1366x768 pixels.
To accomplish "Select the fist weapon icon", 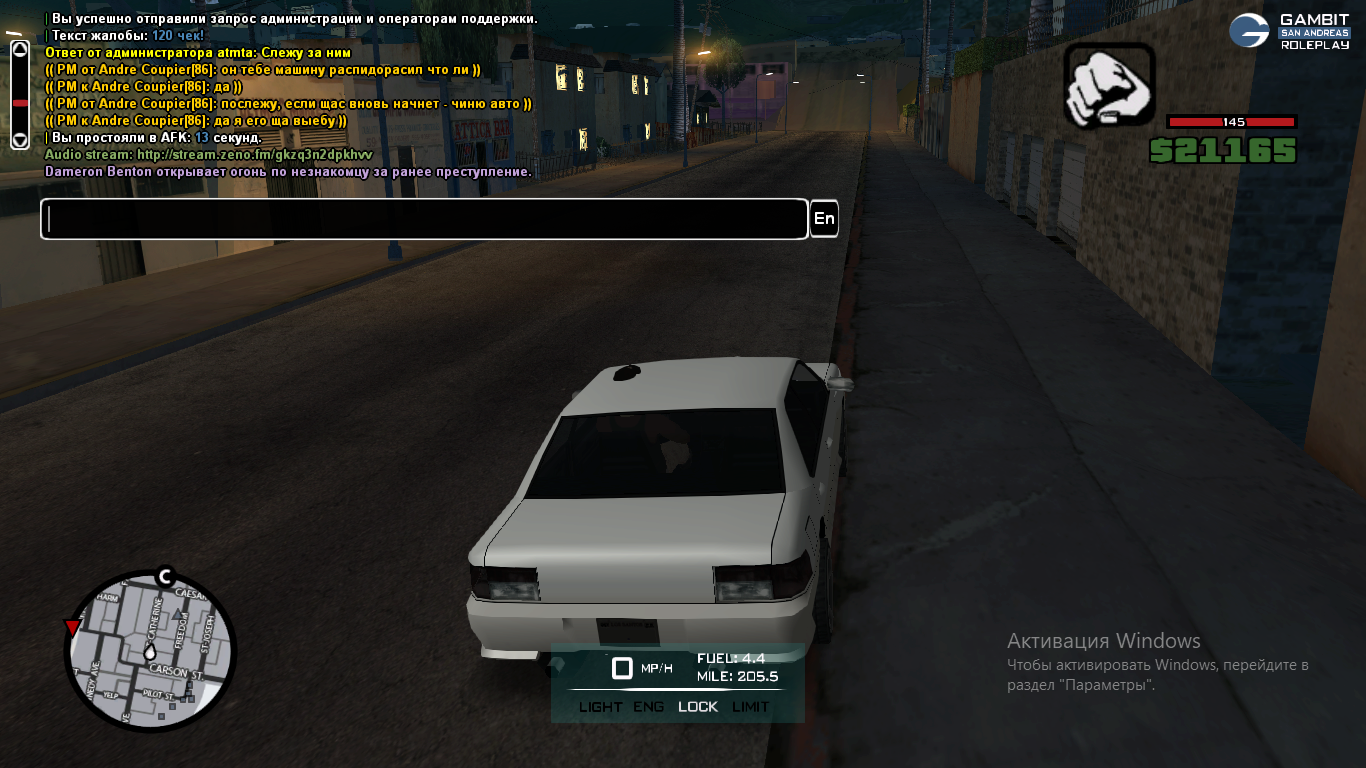I will [x=1109, y=88].
